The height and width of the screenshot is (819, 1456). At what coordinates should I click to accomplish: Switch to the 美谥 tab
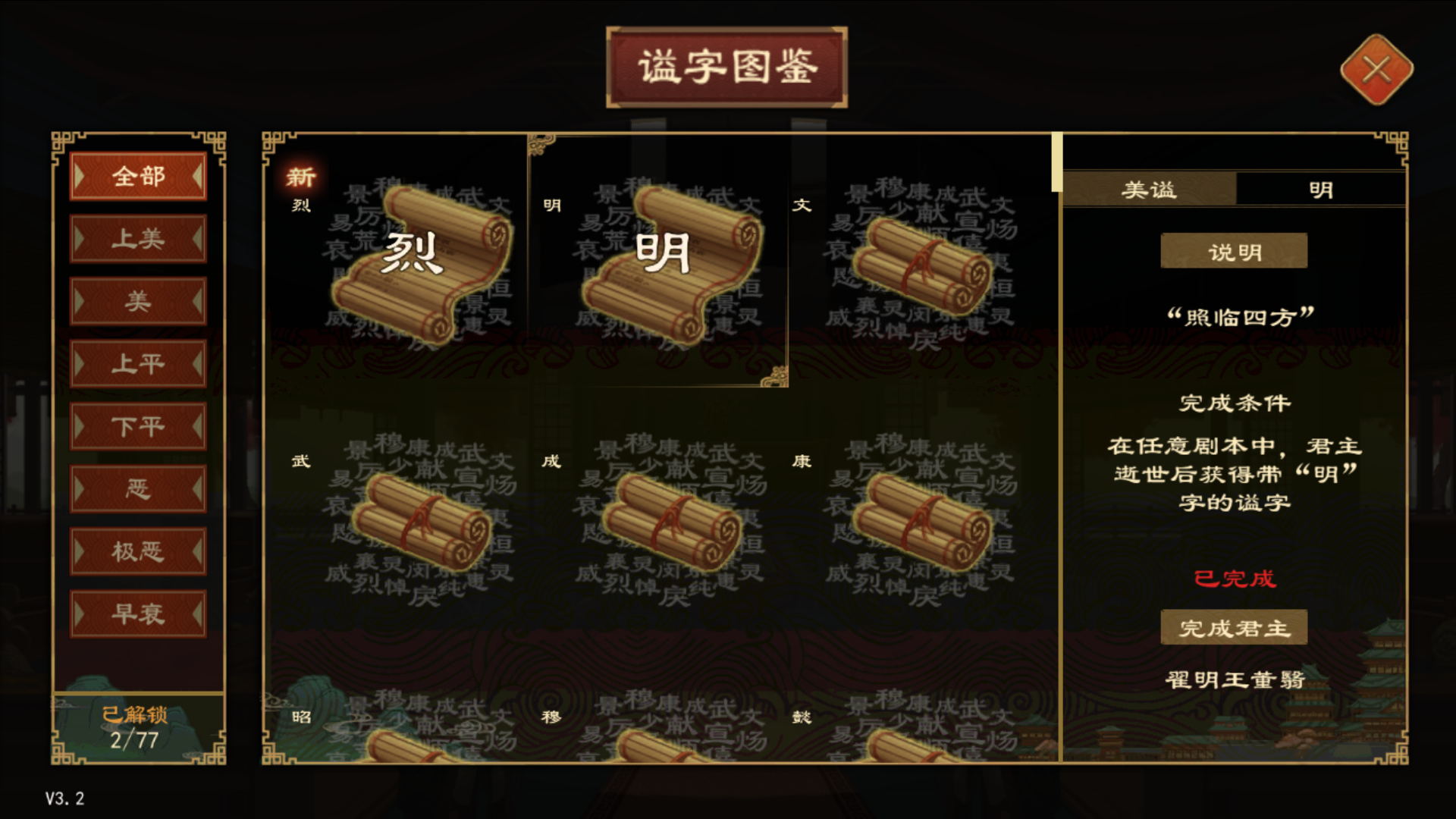[x=1147, y=190]
